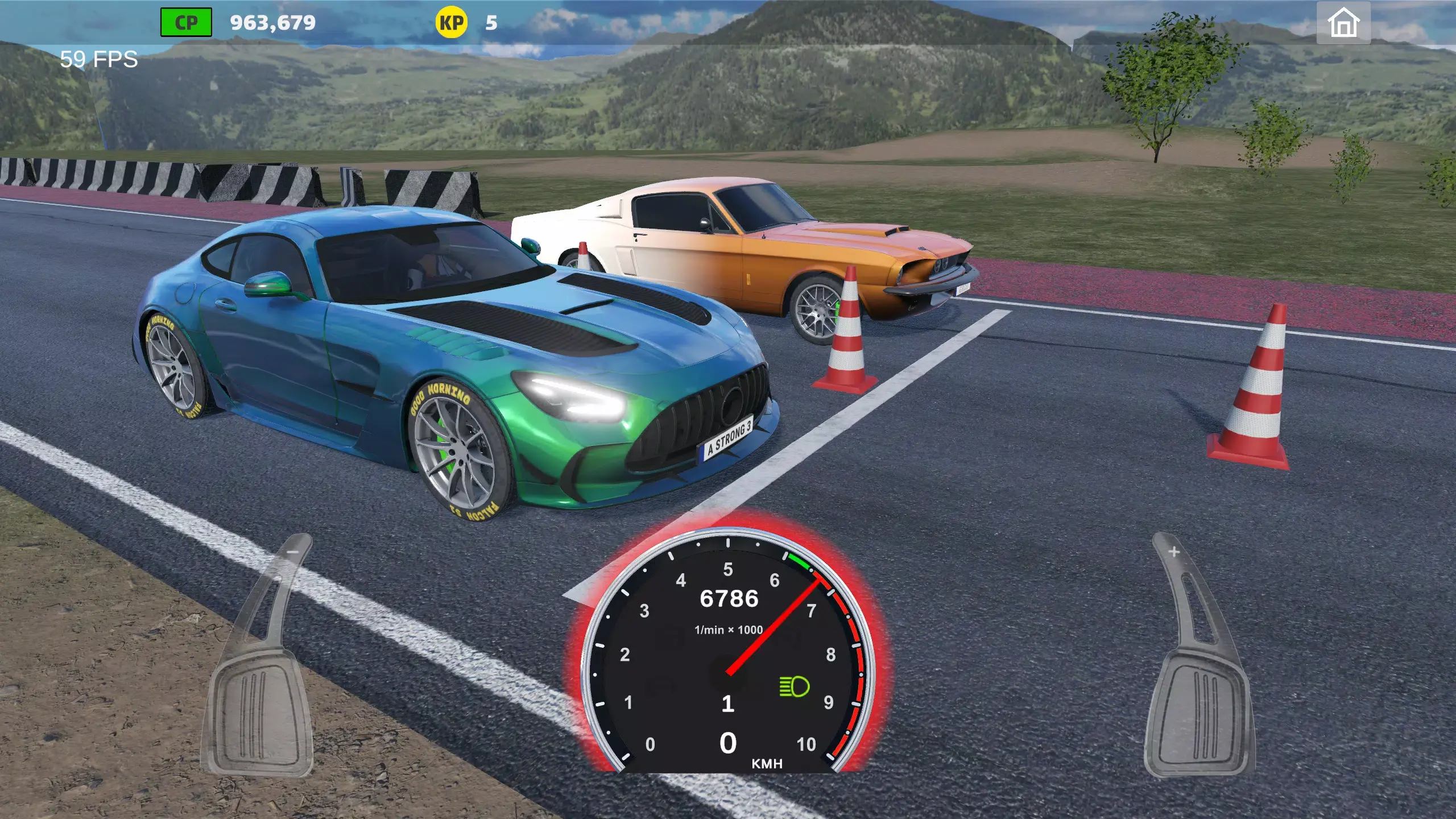Select the 59 FPS counter display

point(98,58)
